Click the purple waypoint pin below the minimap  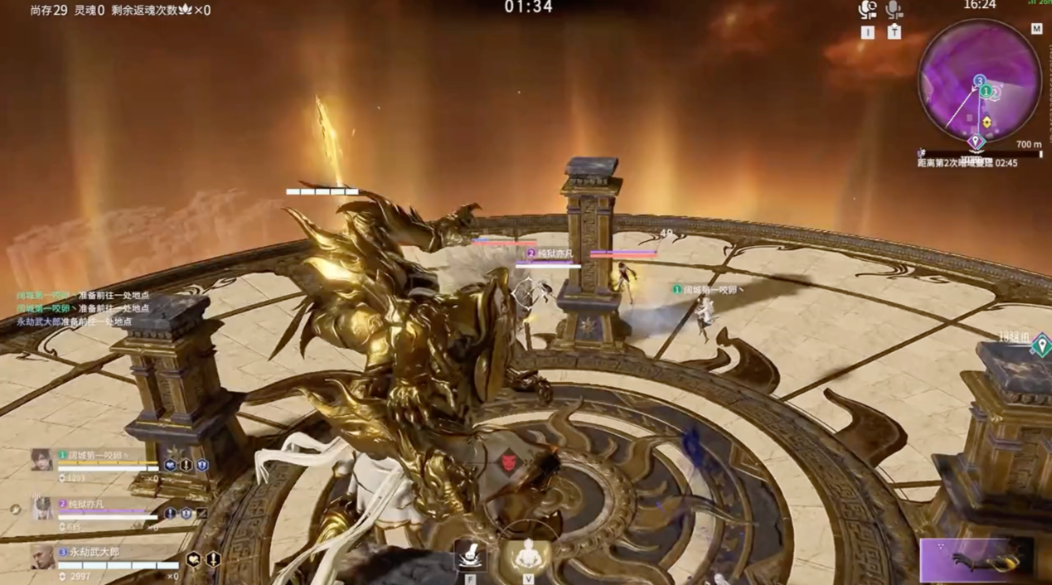pyautogui.click(x=976, y=142)
